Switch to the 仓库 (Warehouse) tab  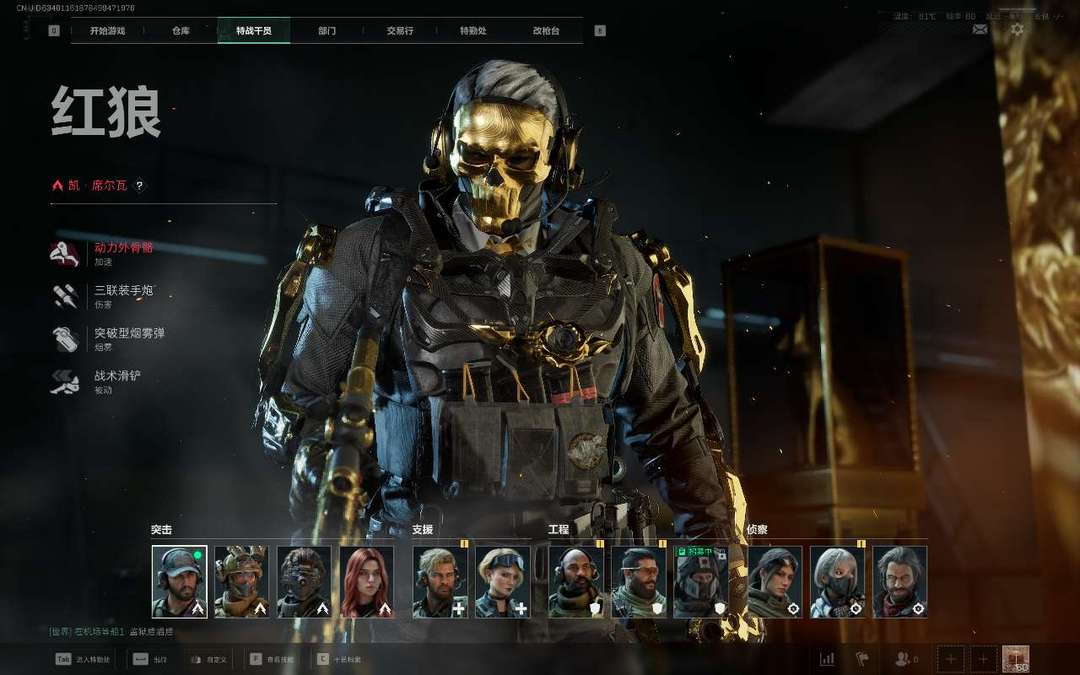180,31
